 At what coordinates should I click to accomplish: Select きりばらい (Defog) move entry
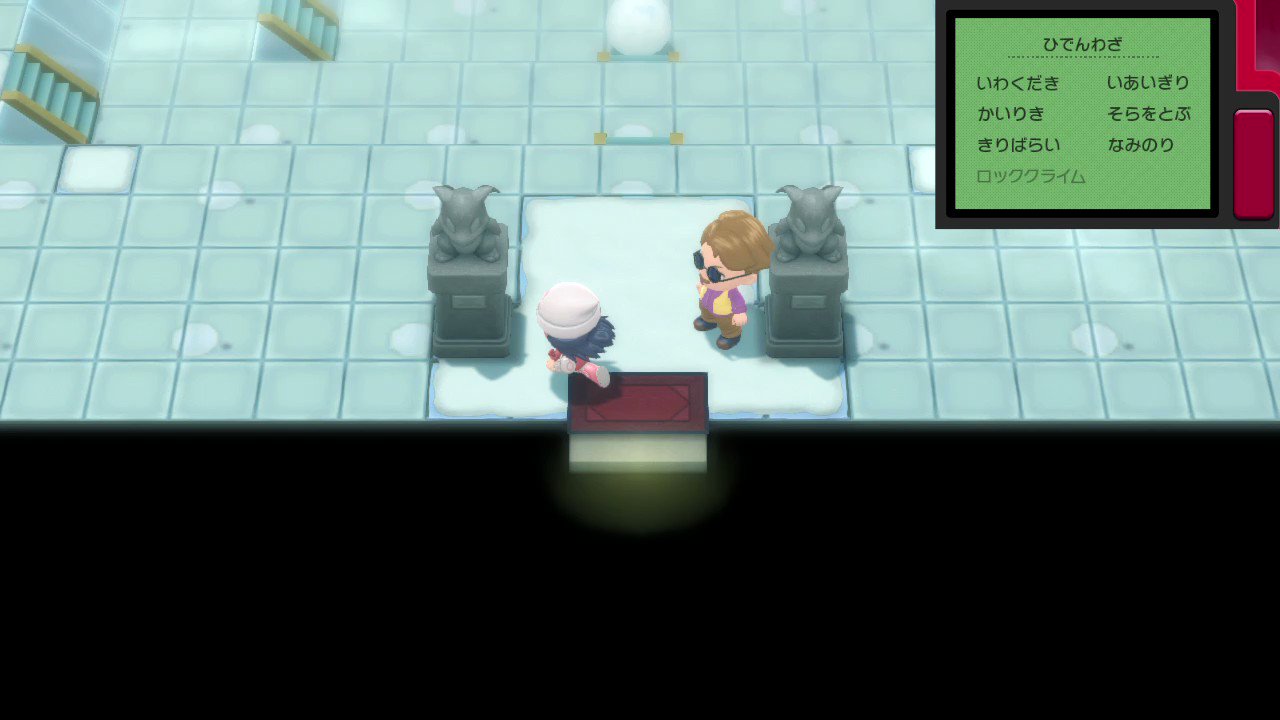point(1018,145)
